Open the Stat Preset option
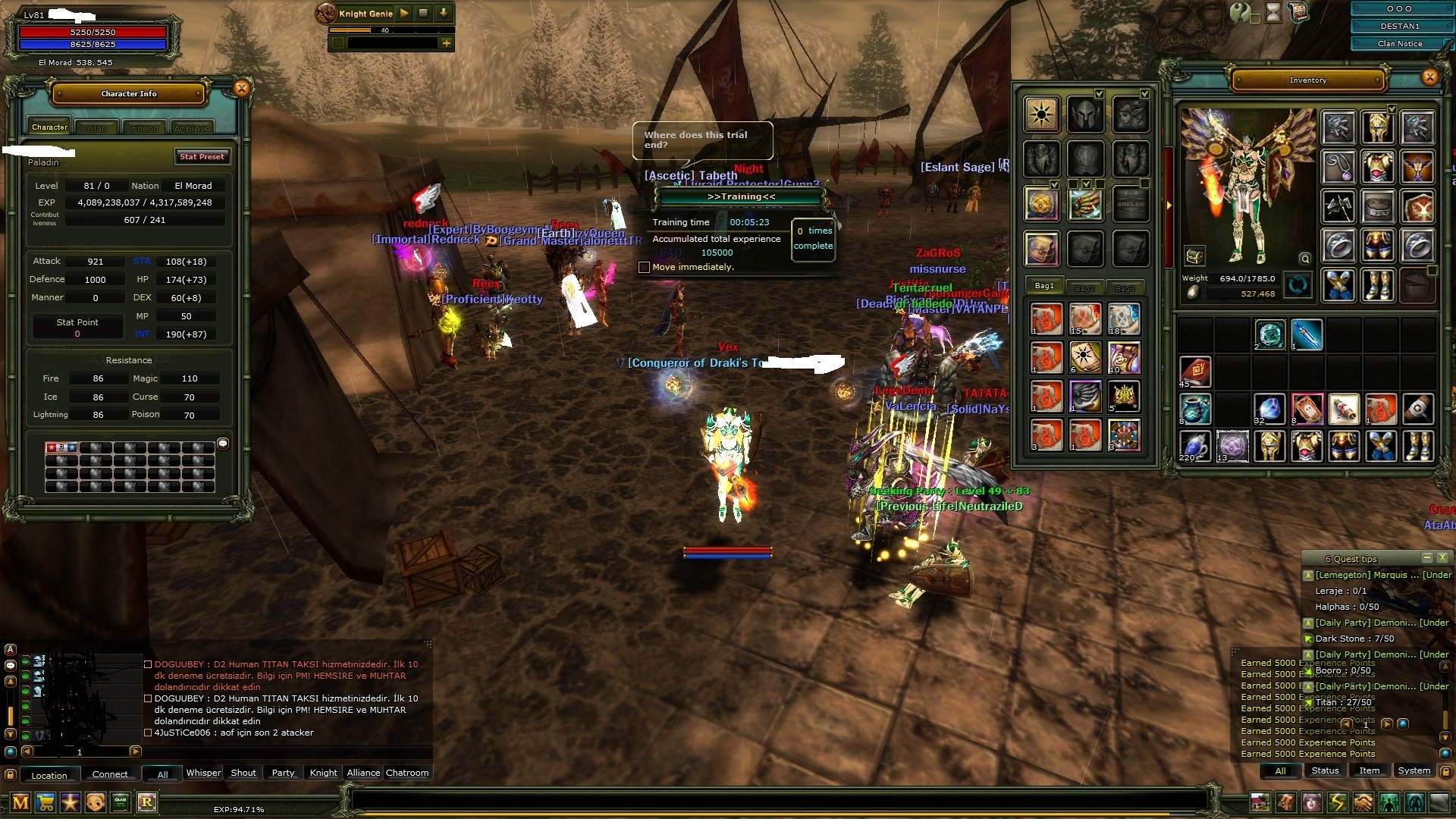Image resolution: width=1456 pixels, height=819 pixels. click(x=202, y=157)
